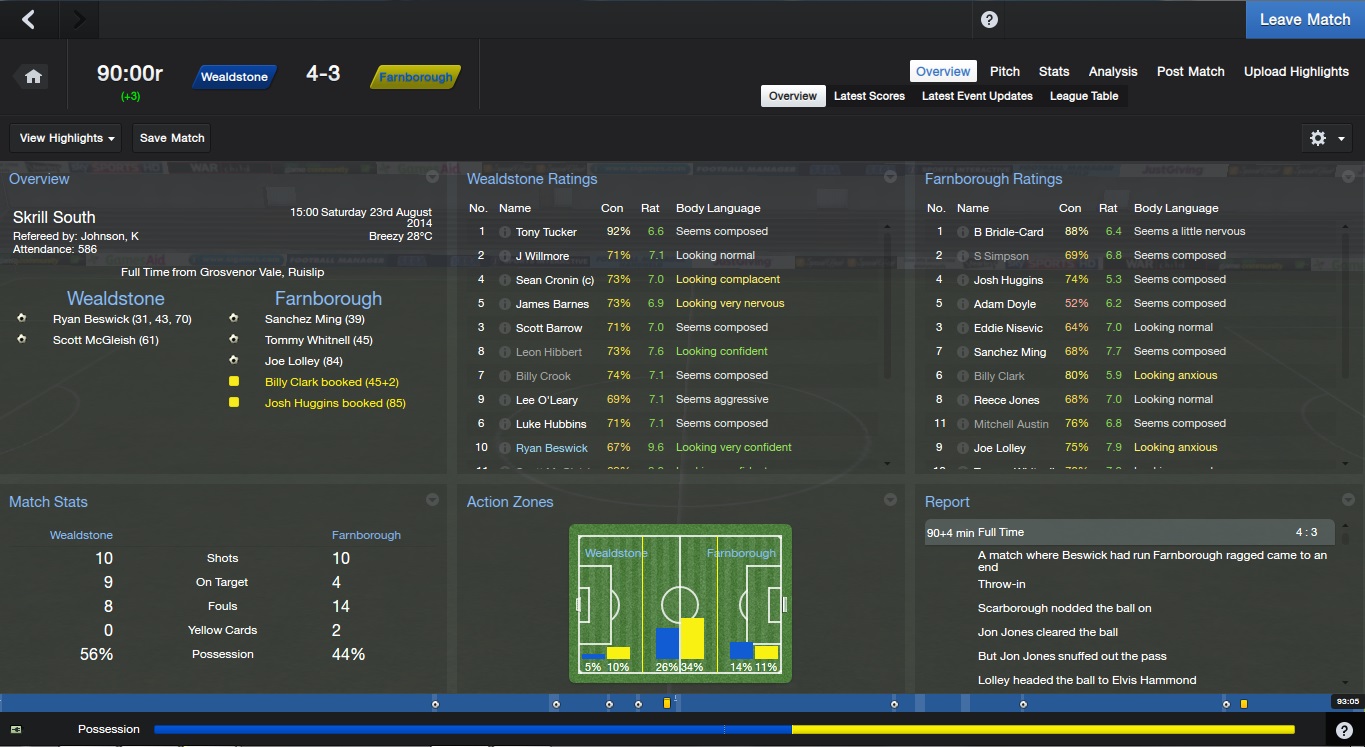Click the Leave Match button
Image resolution: width=1365 pixels, height=747 pixels.
click(x=1304, y=19)
